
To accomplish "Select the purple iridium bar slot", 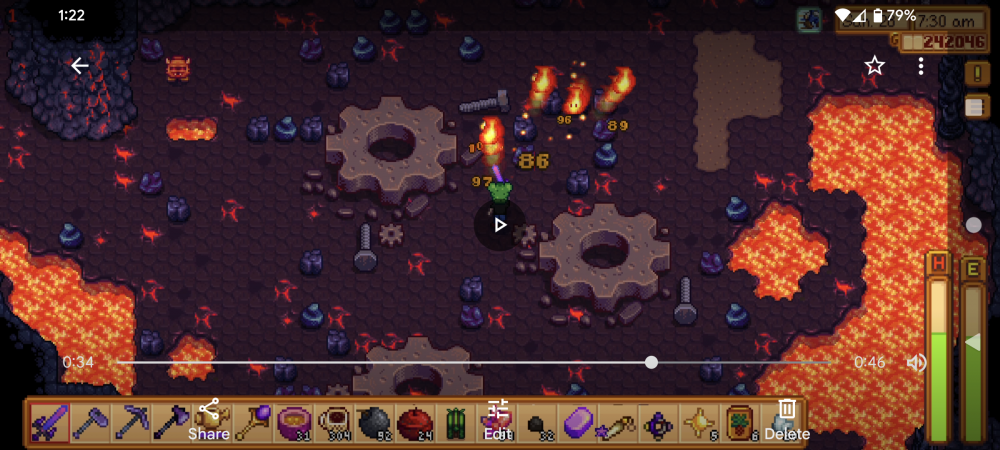I will (x=579, y=422).
